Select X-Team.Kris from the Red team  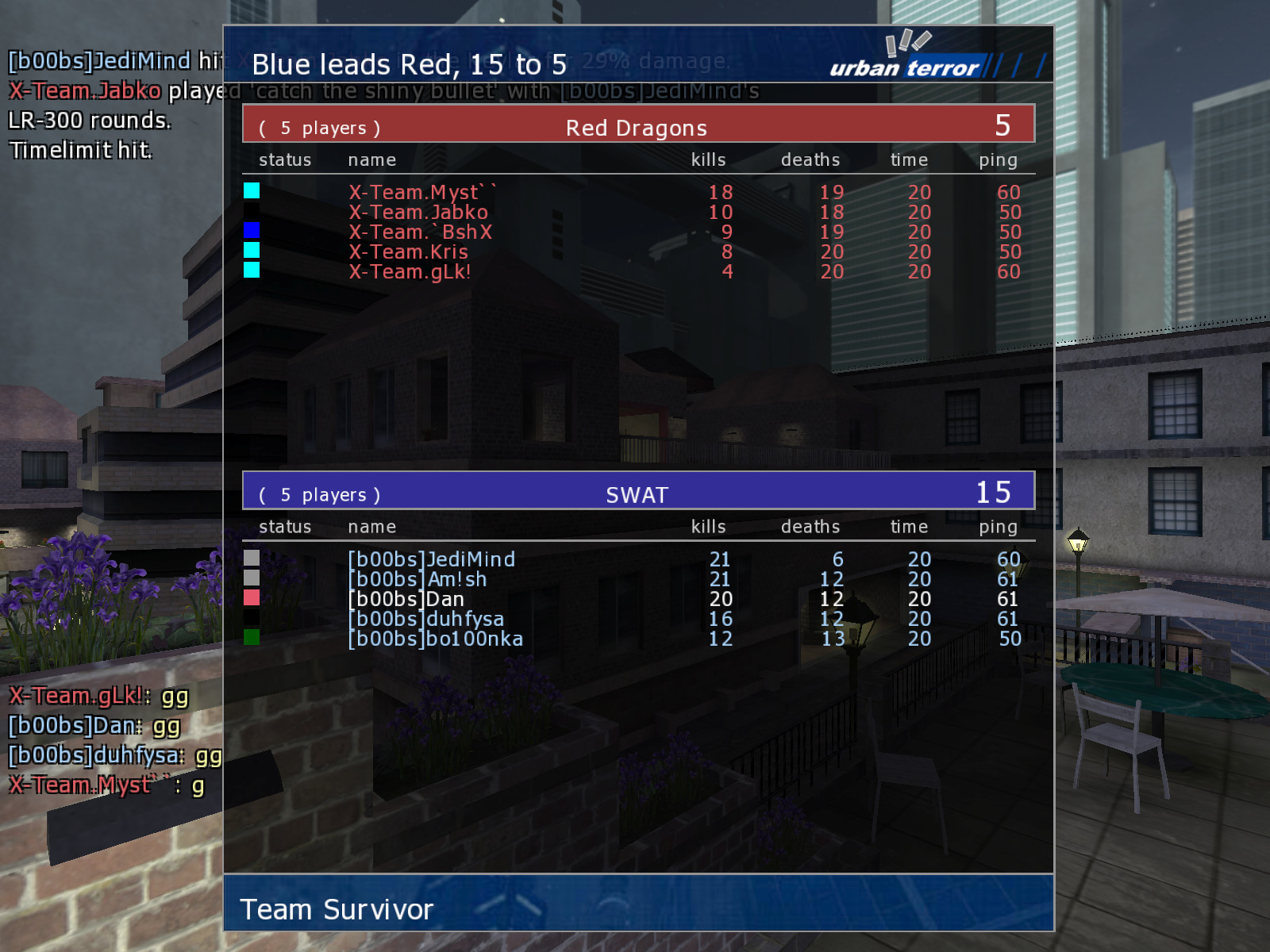tap(408, 252)
